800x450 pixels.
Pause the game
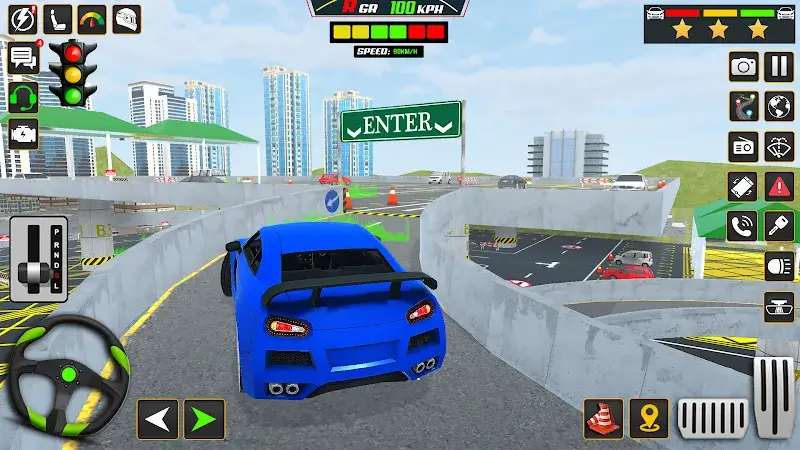[x=779, y=67]
